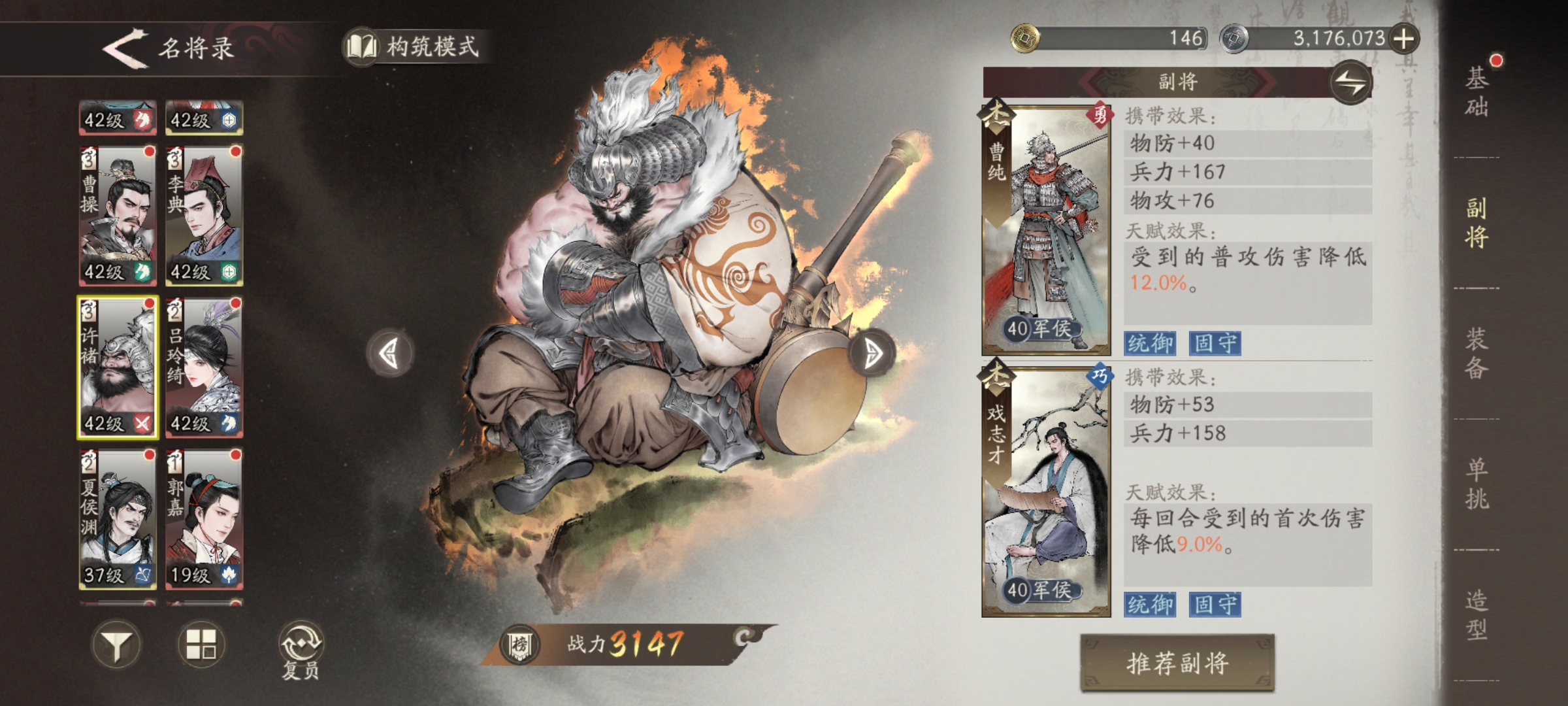The width and height of the screenshot is (1568, 706).
Task: Go back from the 名将录 screen
Action: pos(125,47)
